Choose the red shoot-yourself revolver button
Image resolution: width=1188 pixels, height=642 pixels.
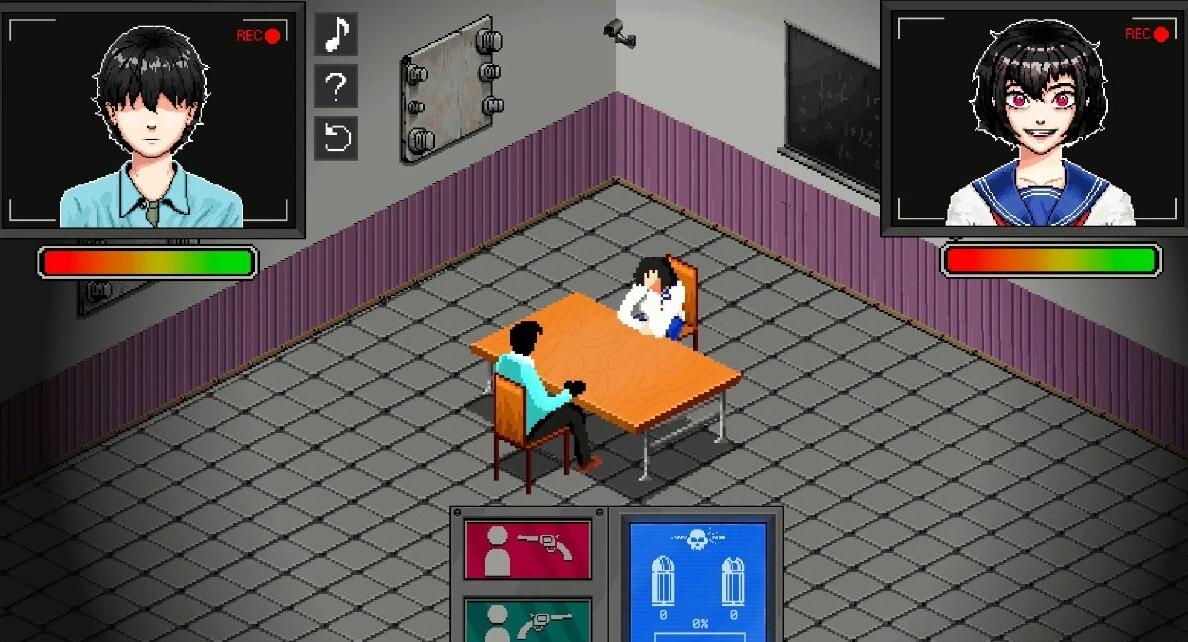click(527, 549)
